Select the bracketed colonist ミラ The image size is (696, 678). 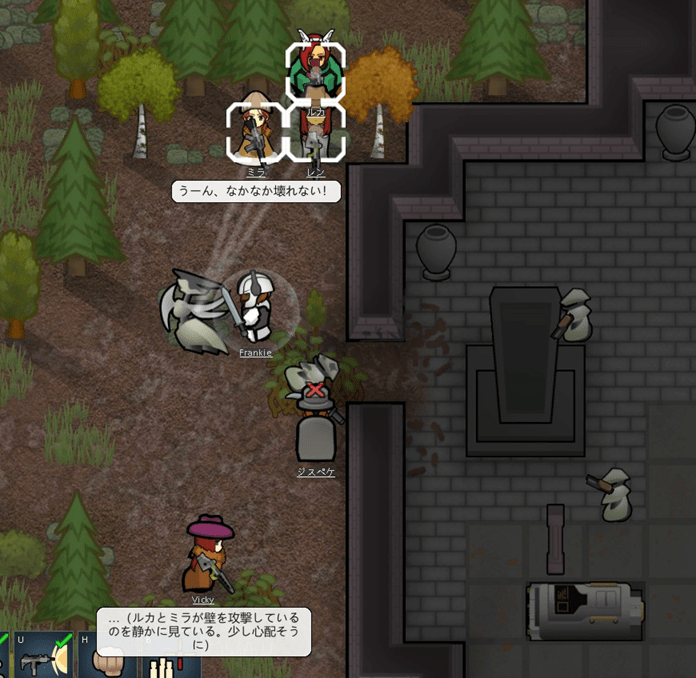point(255,133)
